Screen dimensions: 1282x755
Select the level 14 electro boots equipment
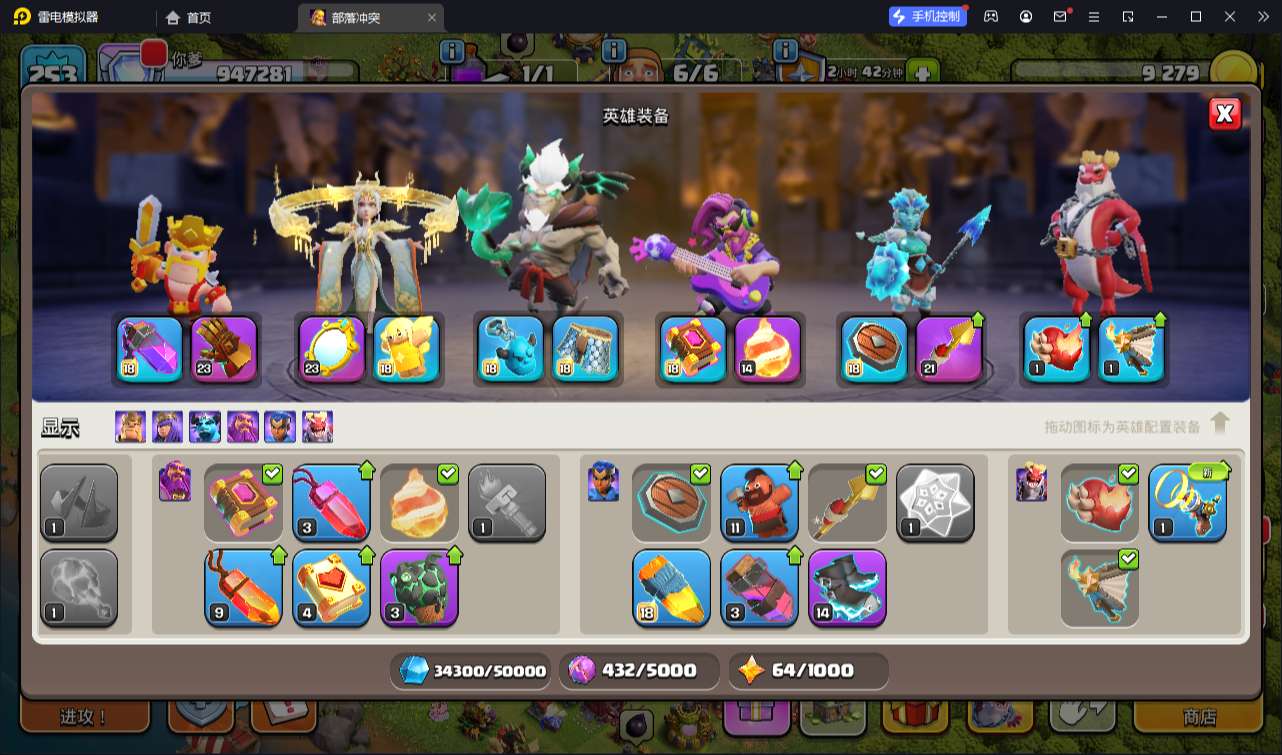pos(847,588)
